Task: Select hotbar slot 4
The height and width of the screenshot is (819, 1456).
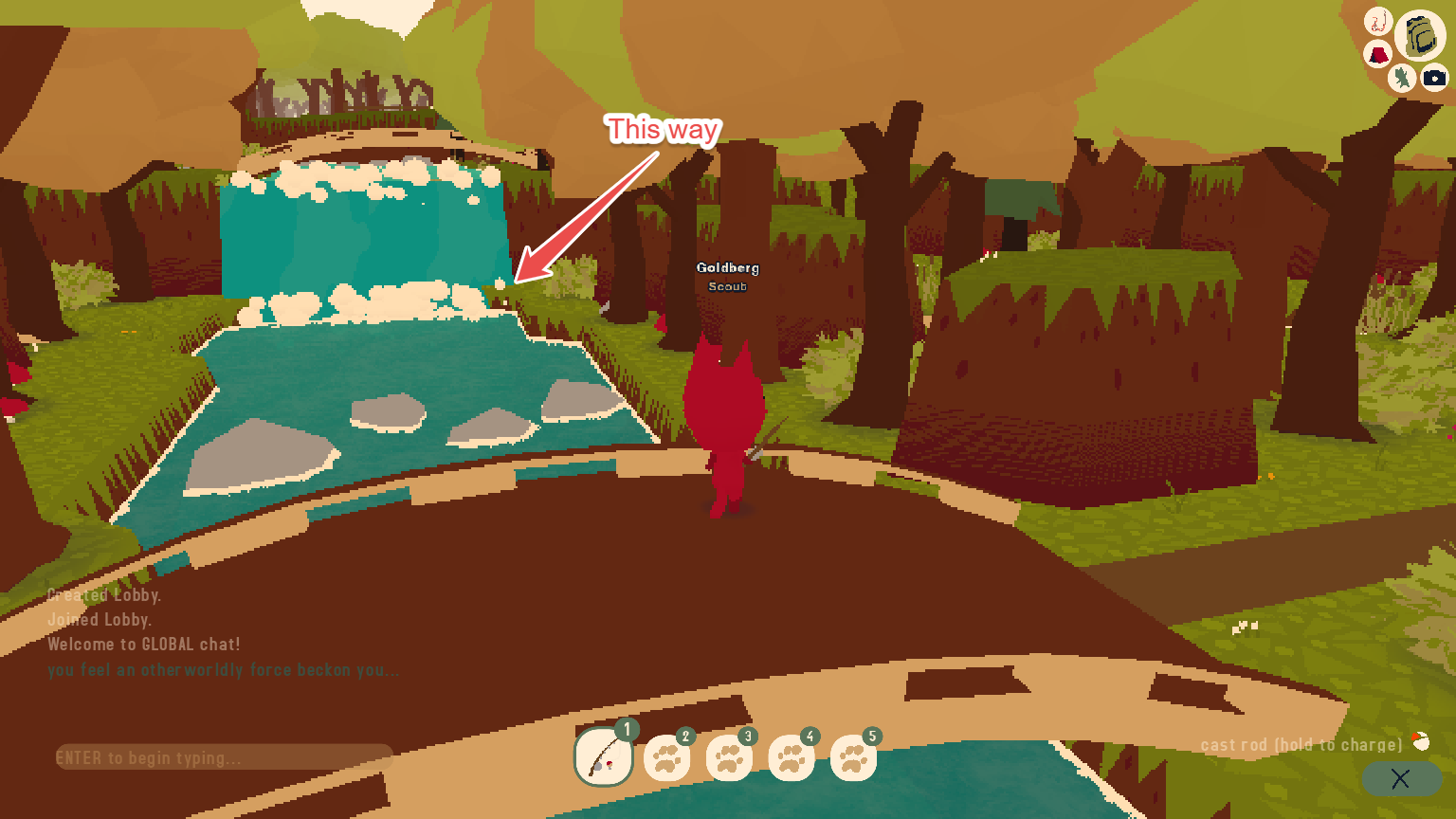Action: (792, 758)
